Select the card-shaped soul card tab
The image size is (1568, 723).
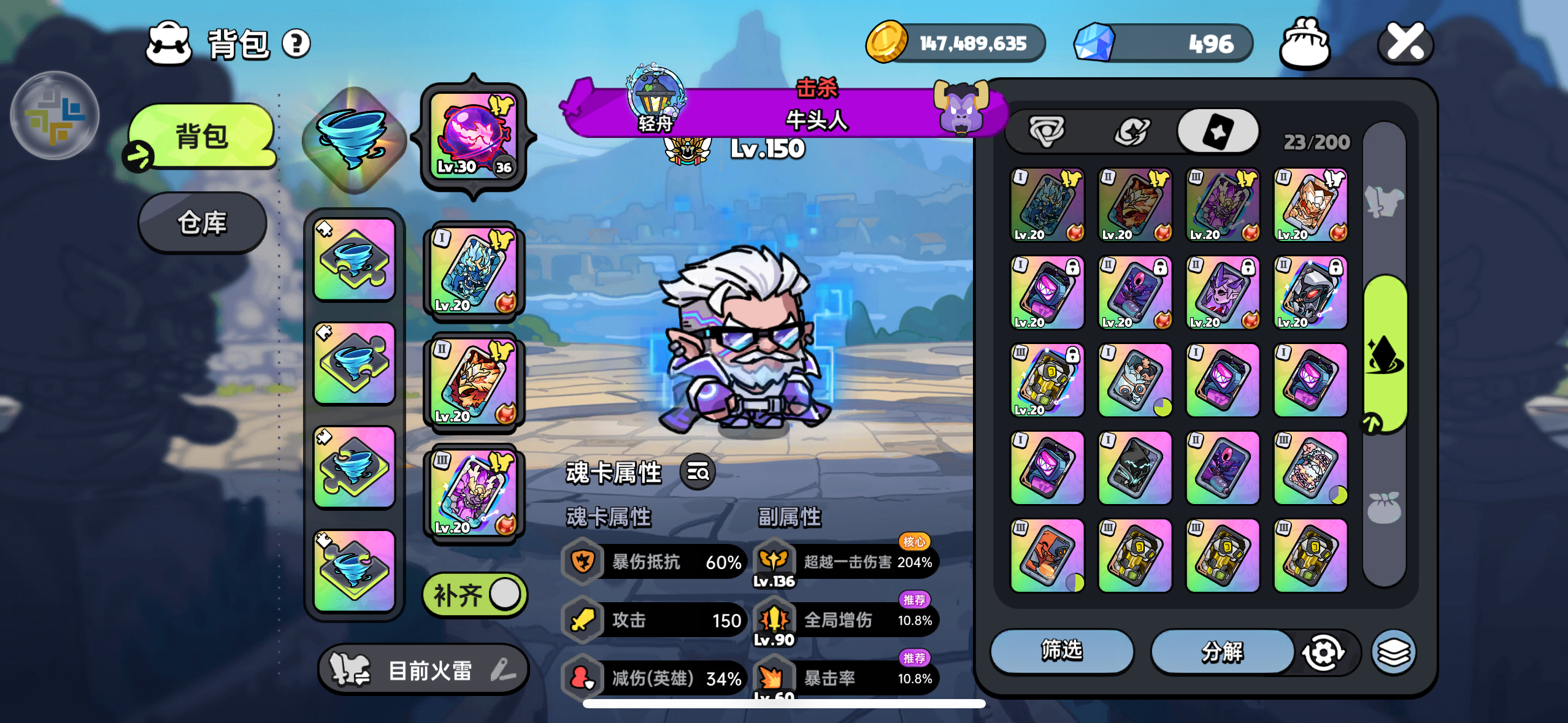click(x=1217, y=131)
